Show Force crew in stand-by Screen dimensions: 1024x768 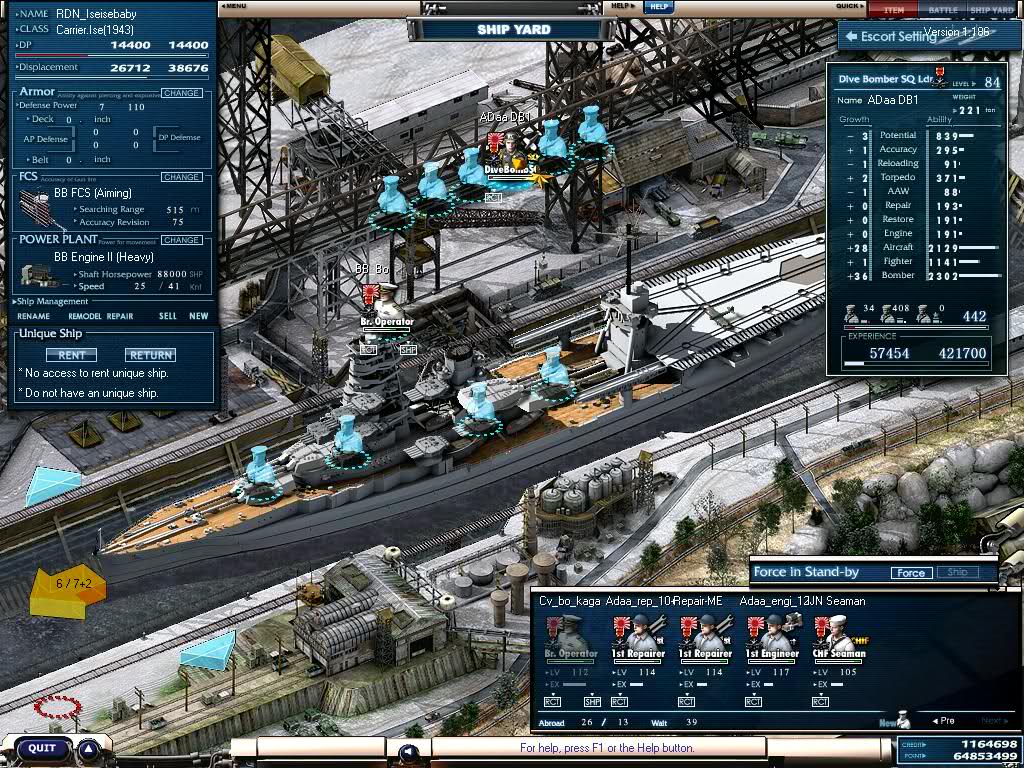coord(910,573)
